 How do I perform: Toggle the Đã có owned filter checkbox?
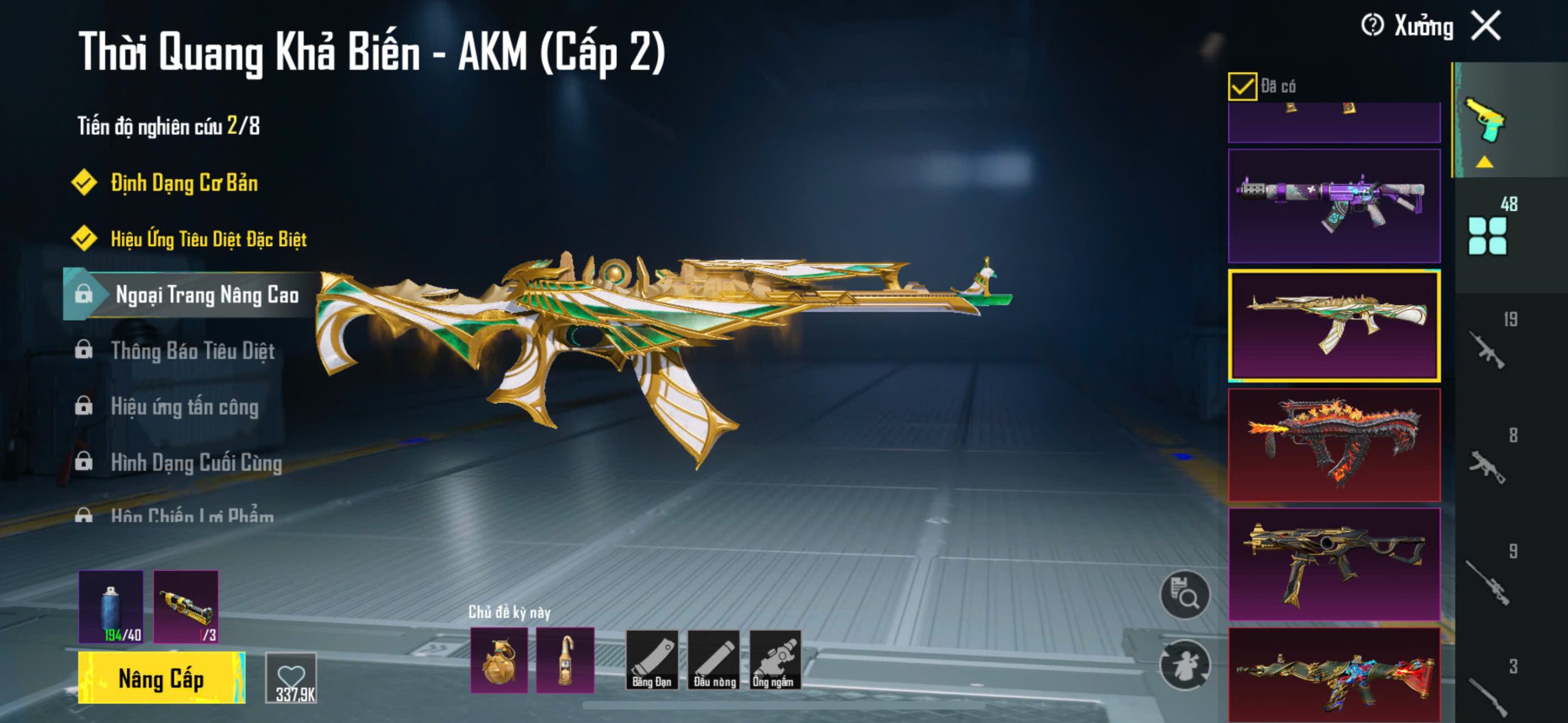(1242, 86)
